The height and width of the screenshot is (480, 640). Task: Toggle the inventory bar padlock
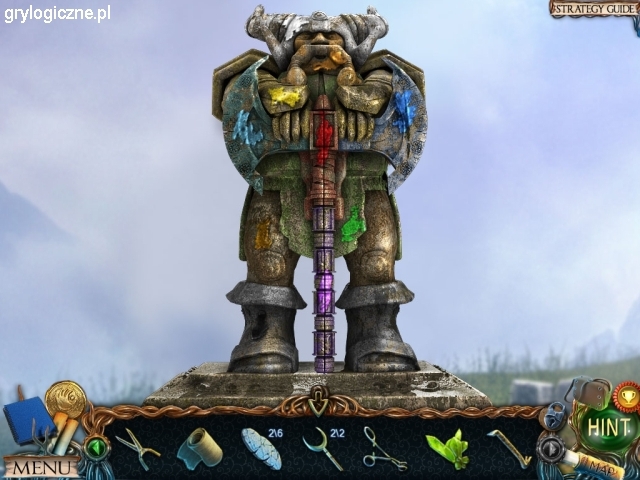pyautogui.click(x=553, y=415)
